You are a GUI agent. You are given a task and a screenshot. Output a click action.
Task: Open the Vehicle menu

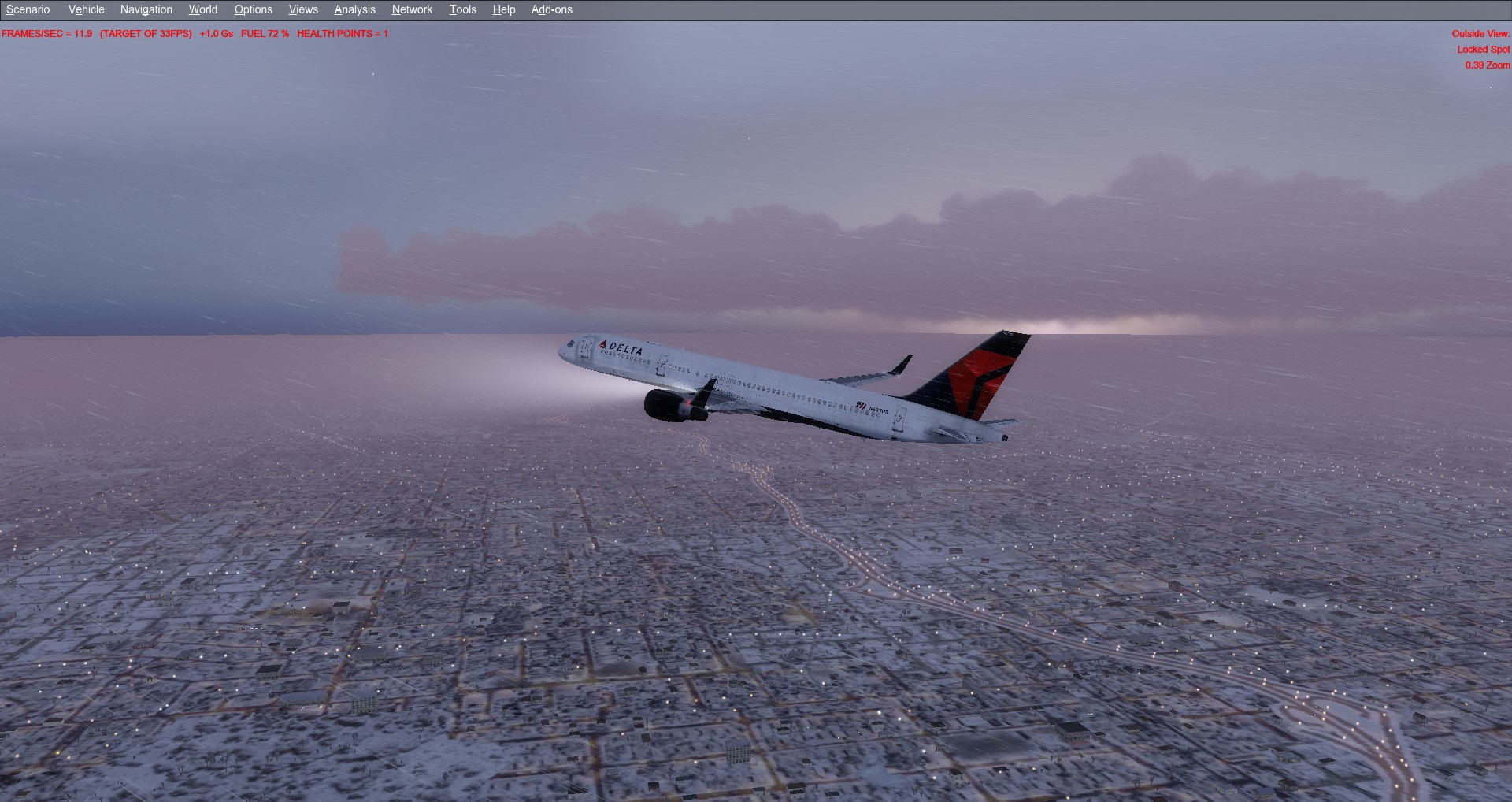tap(86, 9)
